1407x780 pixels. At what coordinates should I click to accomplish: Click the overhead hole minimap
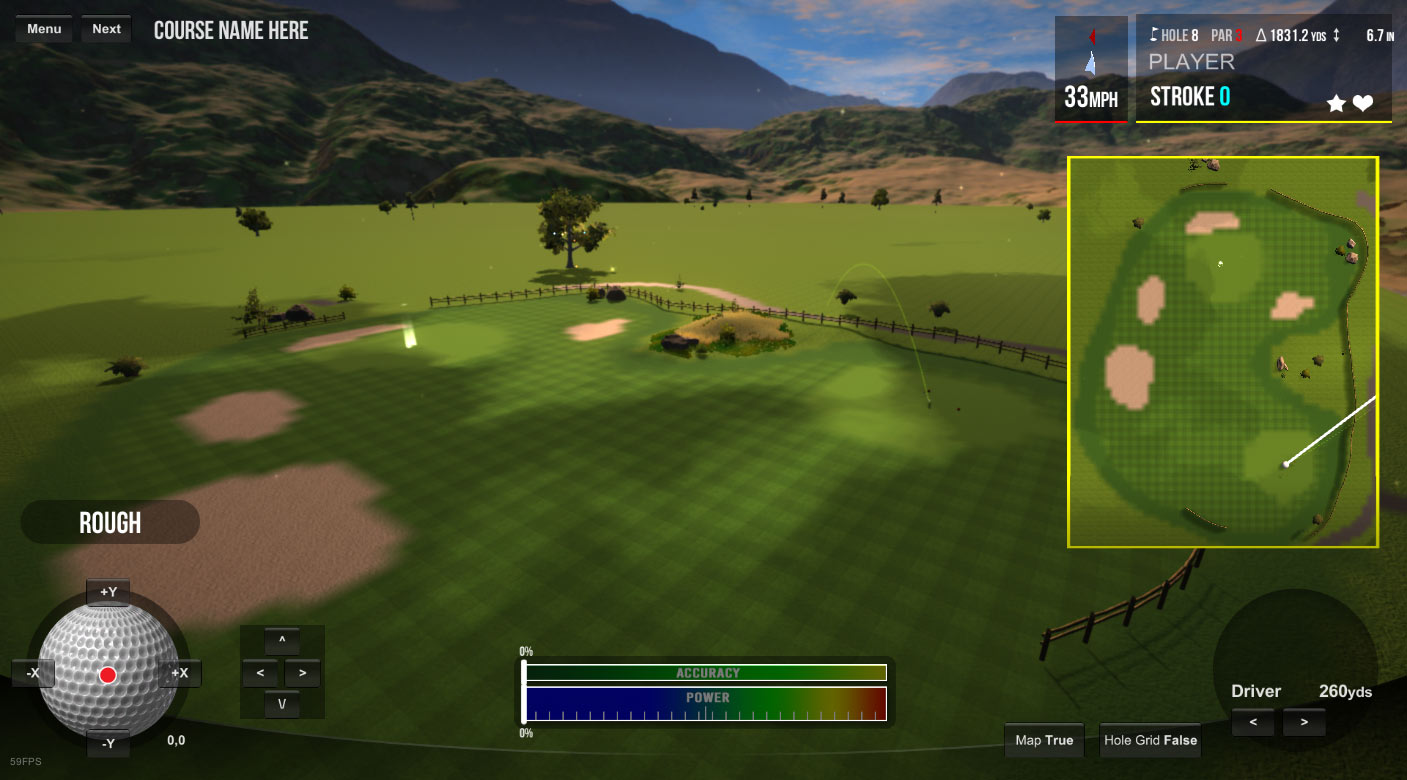point(1222,352)
